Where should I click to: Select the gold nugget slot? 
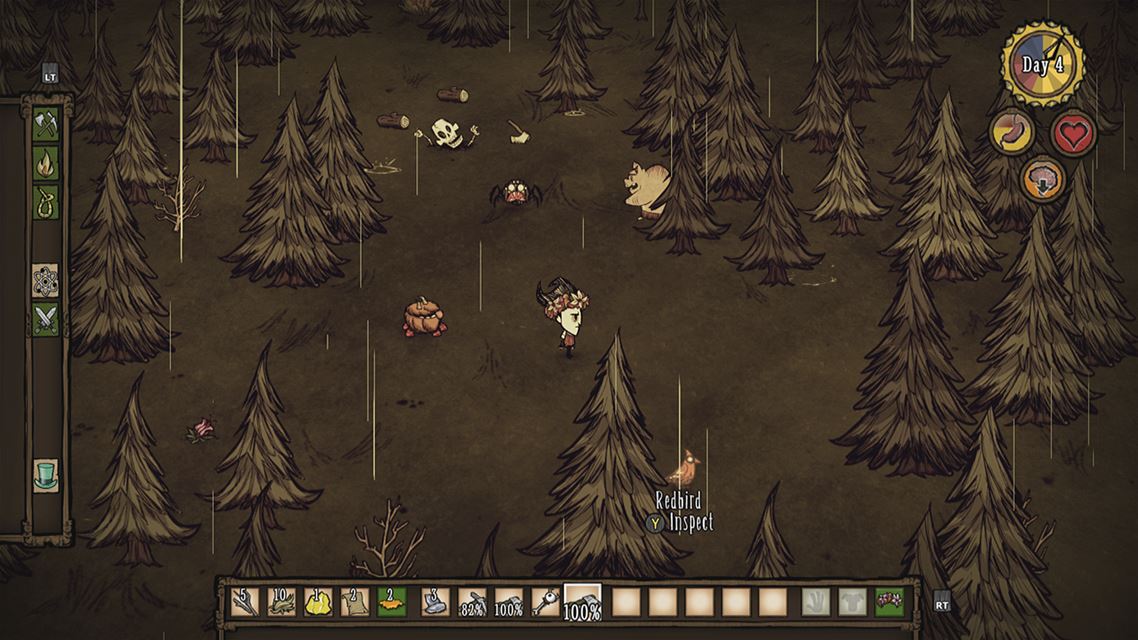(x=318, y=602)
